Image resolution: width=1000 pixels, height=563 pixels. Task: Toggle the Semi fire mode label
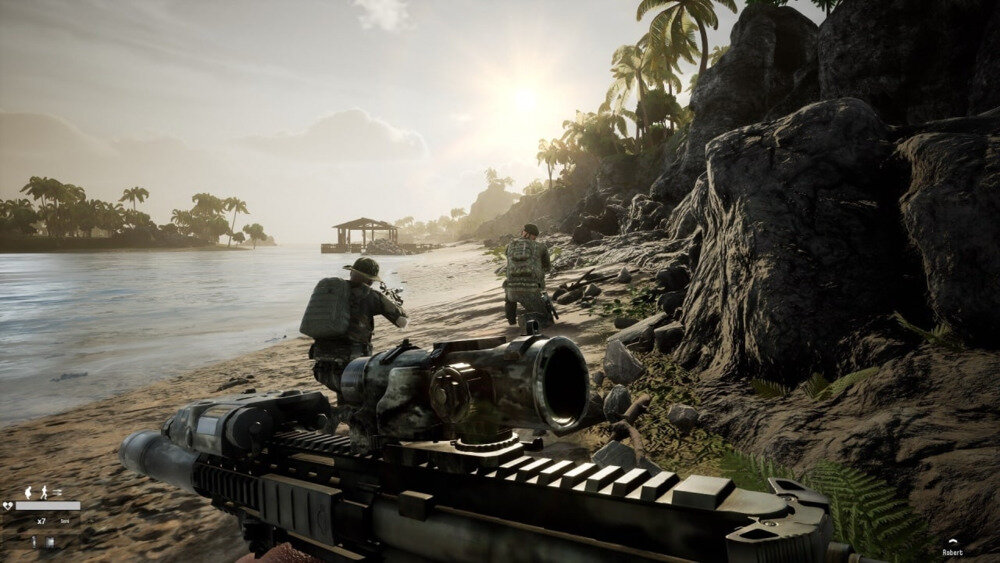pos(64,521)
